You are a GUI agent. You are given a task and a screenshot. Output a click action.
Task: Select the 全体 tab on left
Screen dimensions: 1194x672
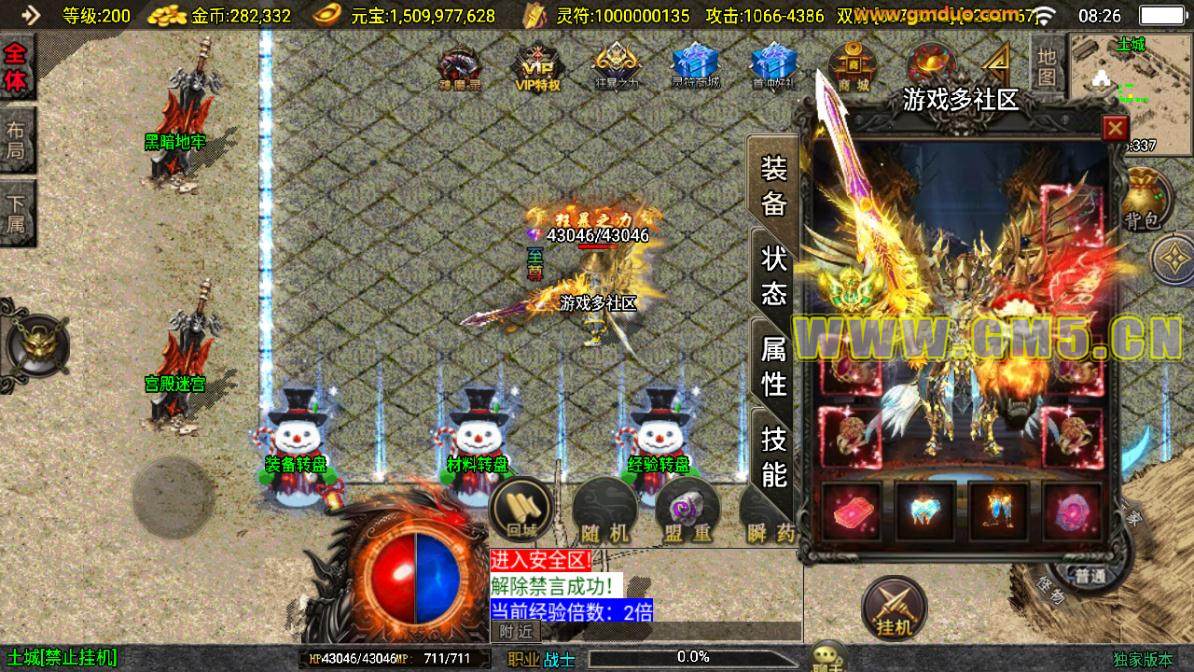tap(17, 69)
